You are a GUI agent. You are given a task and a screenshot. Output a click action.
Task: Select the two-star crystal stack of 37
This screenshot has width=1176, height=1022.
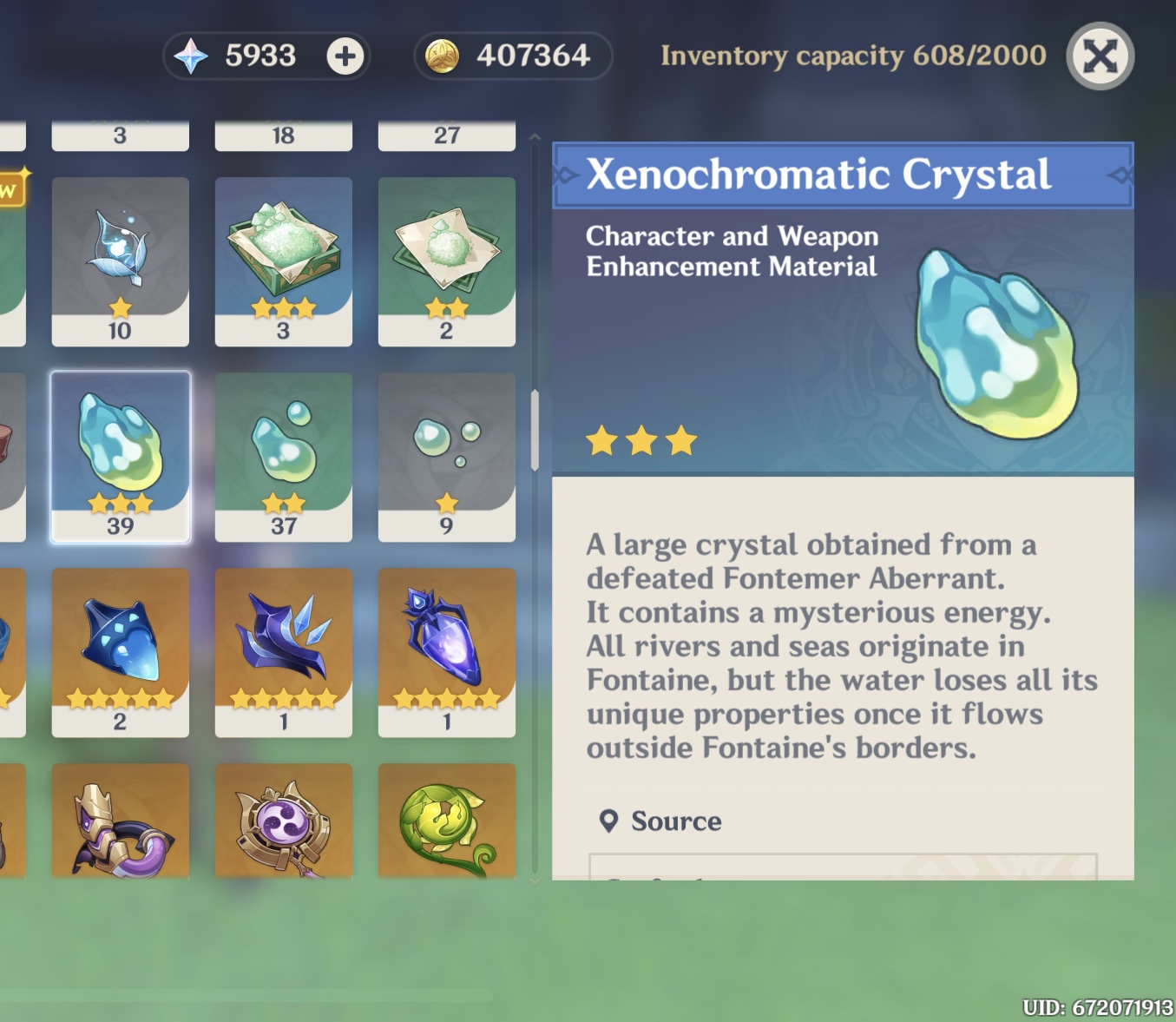pyautogui.click(x=284, y=452)
